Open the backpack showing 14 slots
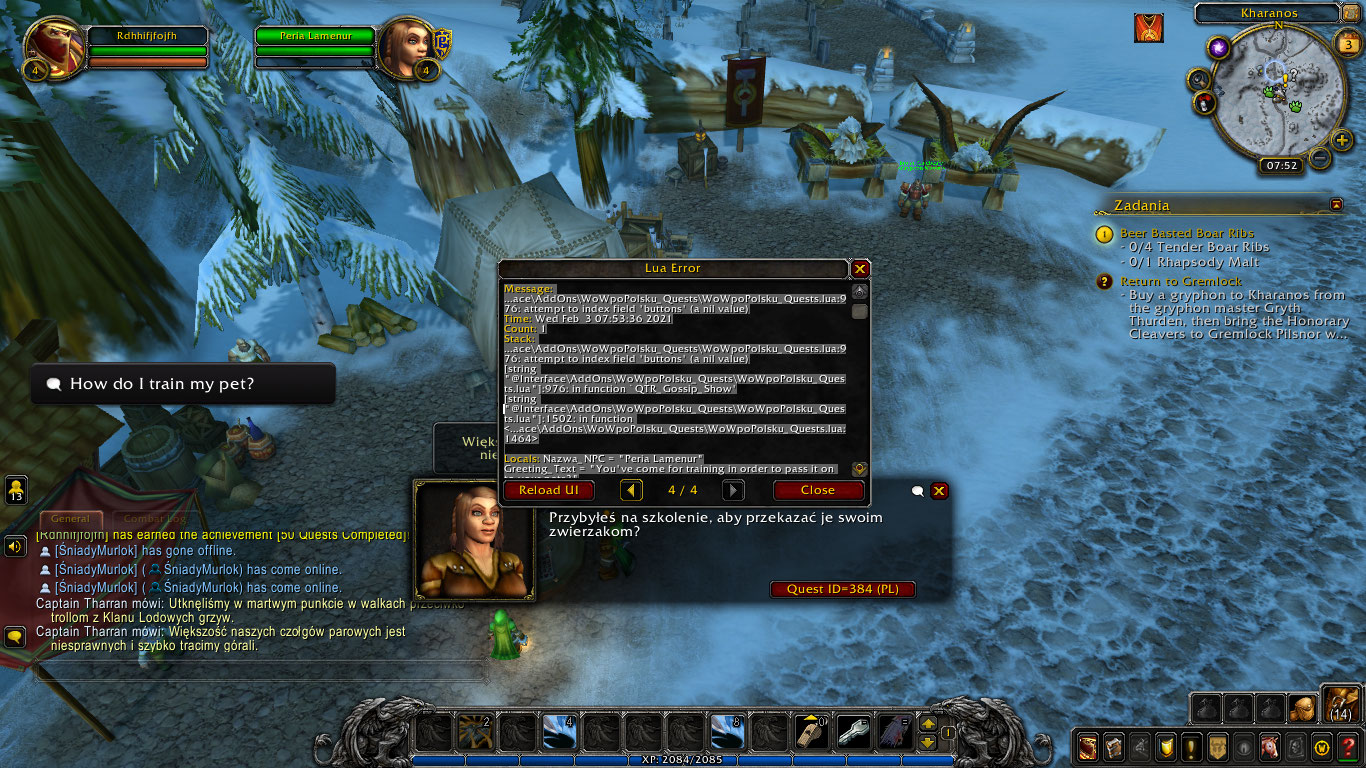 1344,706
